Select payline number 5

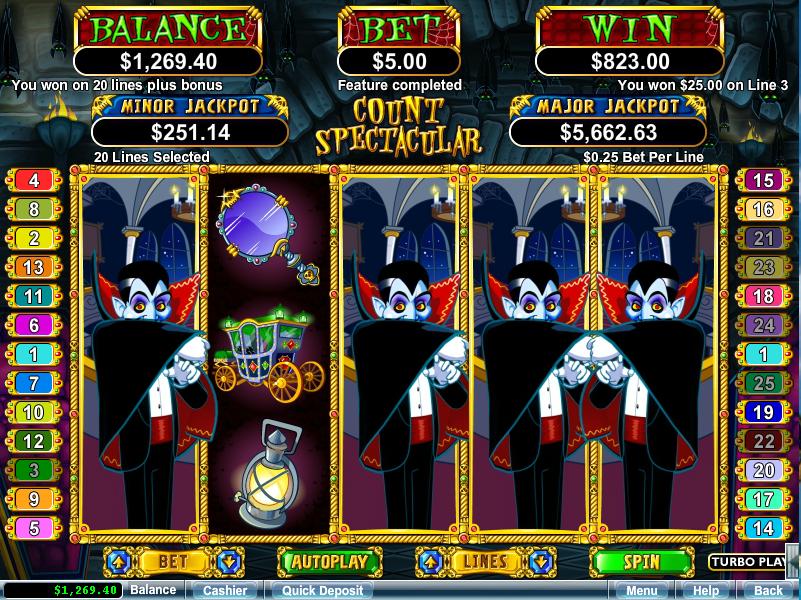pos(35,528)
